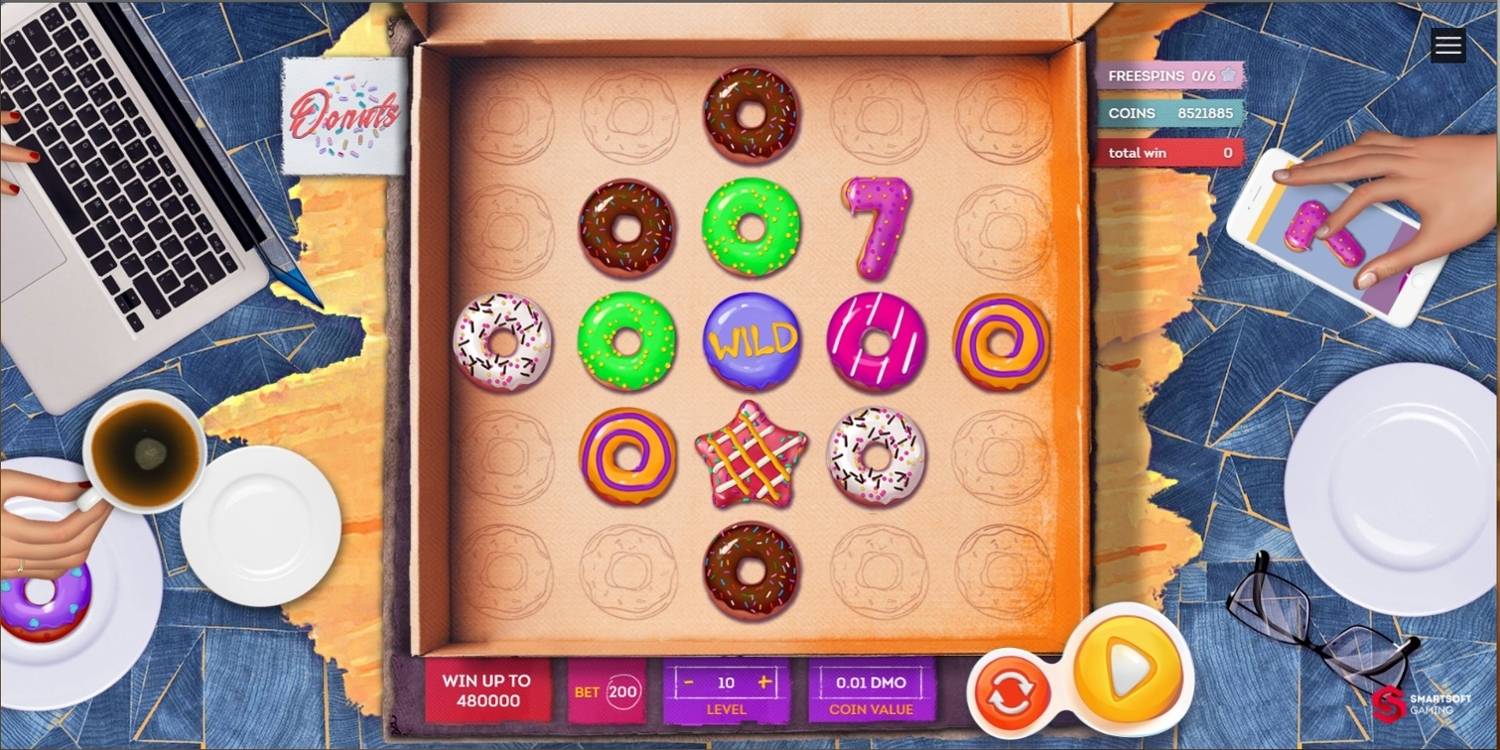Click the Donuts game logo
The height and width of the screenshot is (750, 1500).
click(343, 116)
